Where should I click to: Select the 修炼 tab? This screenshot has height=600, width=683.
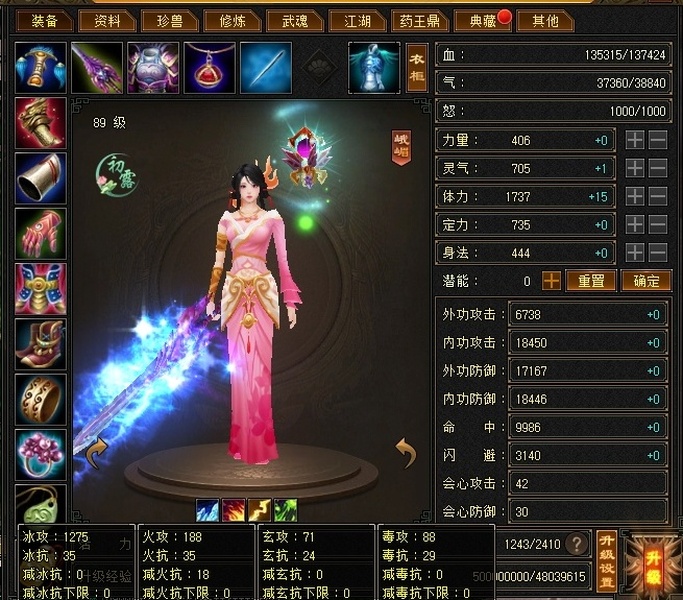tap(232, 20)
